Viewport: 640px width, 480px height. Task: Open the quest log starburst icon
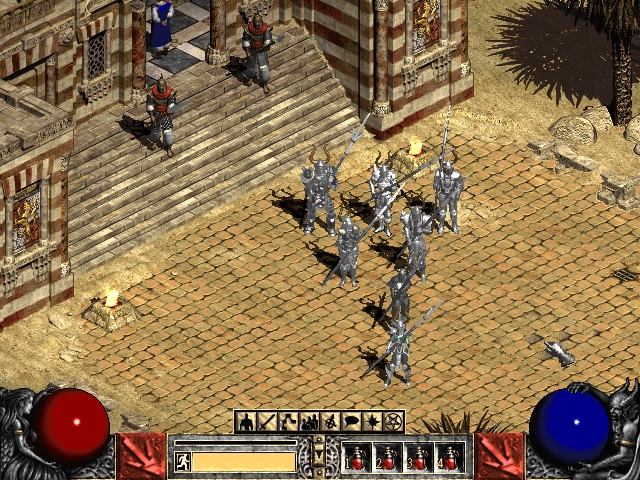pos(372,422)
